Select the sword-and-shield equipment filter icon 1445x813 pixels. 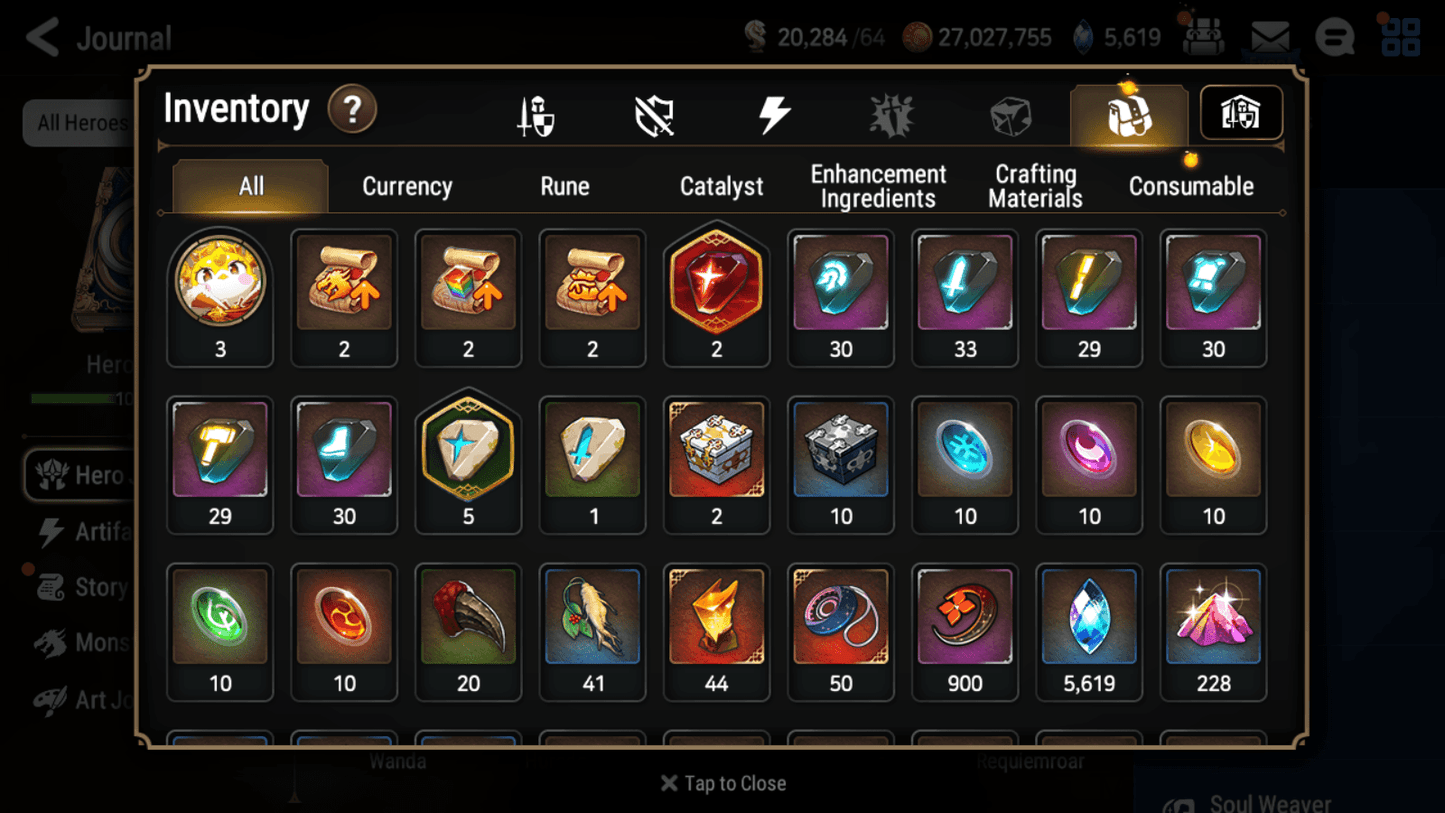click(x=537, y=113)
